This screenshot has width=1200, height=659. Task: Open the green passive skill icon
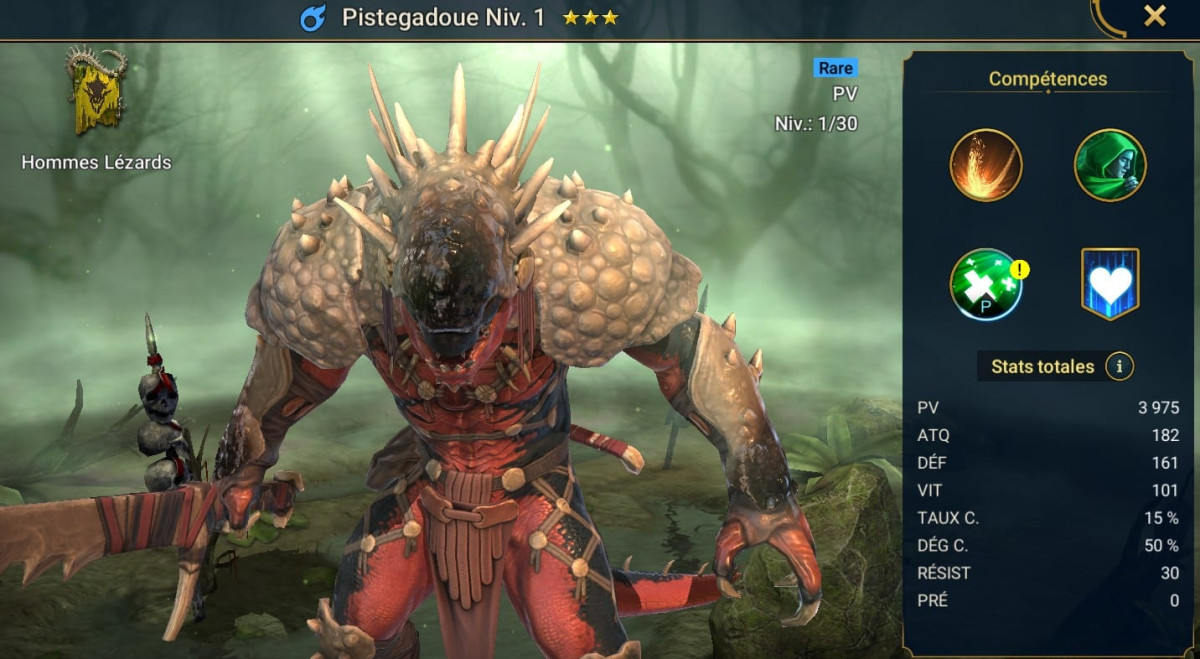(x=986, y=285)
